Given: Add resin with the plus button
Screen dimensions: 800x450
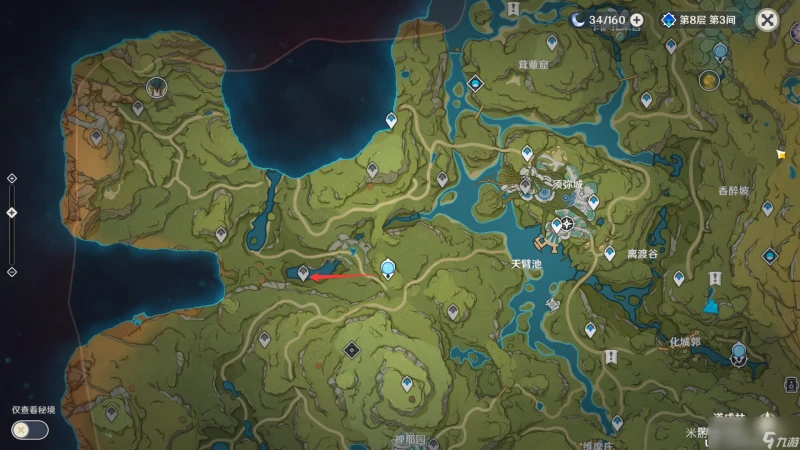Looking at the screenshot, I should click(636, 19).
